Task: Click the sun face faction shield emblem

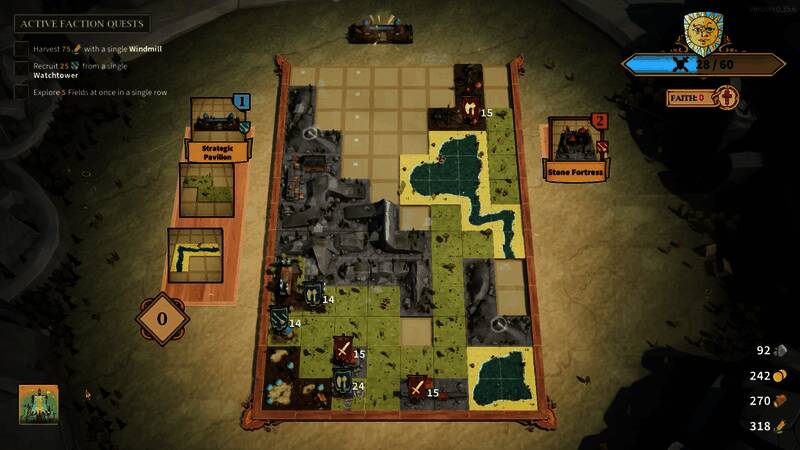Action: tap(704, 34)
